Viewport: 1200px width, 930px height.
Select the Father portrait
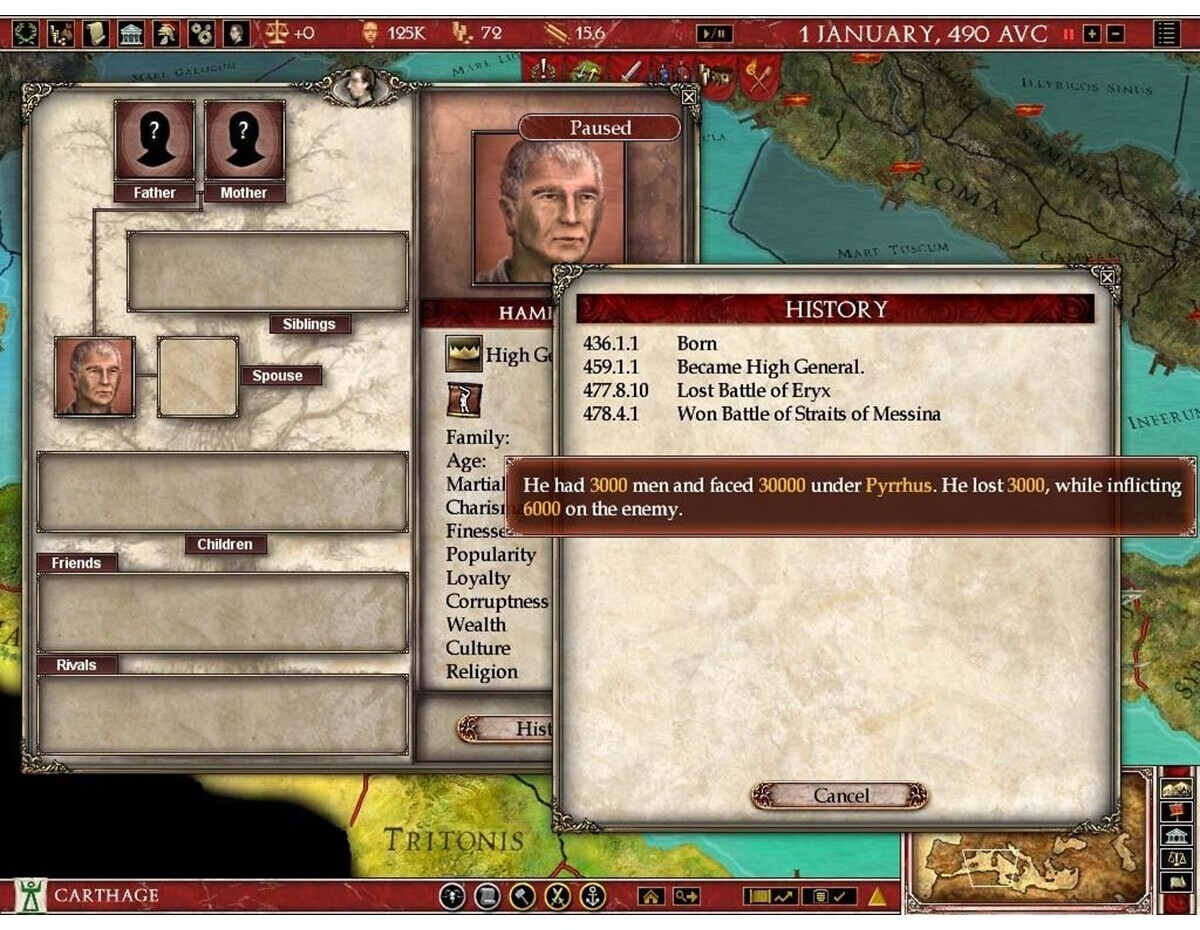coord(154,140)
